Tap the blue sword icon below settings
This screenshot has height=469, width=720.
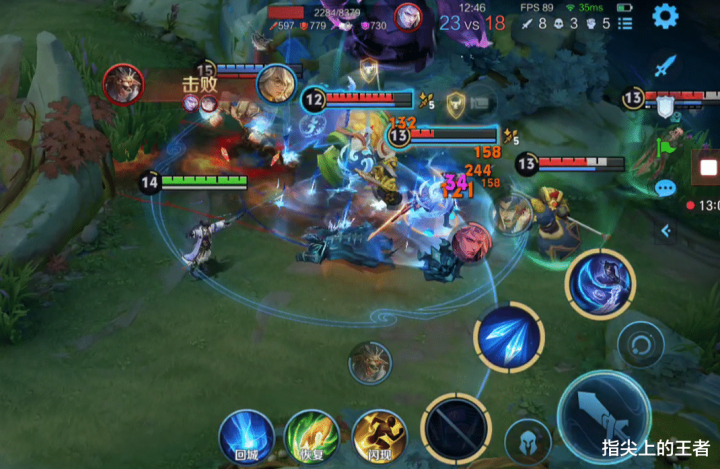(665, 67)
